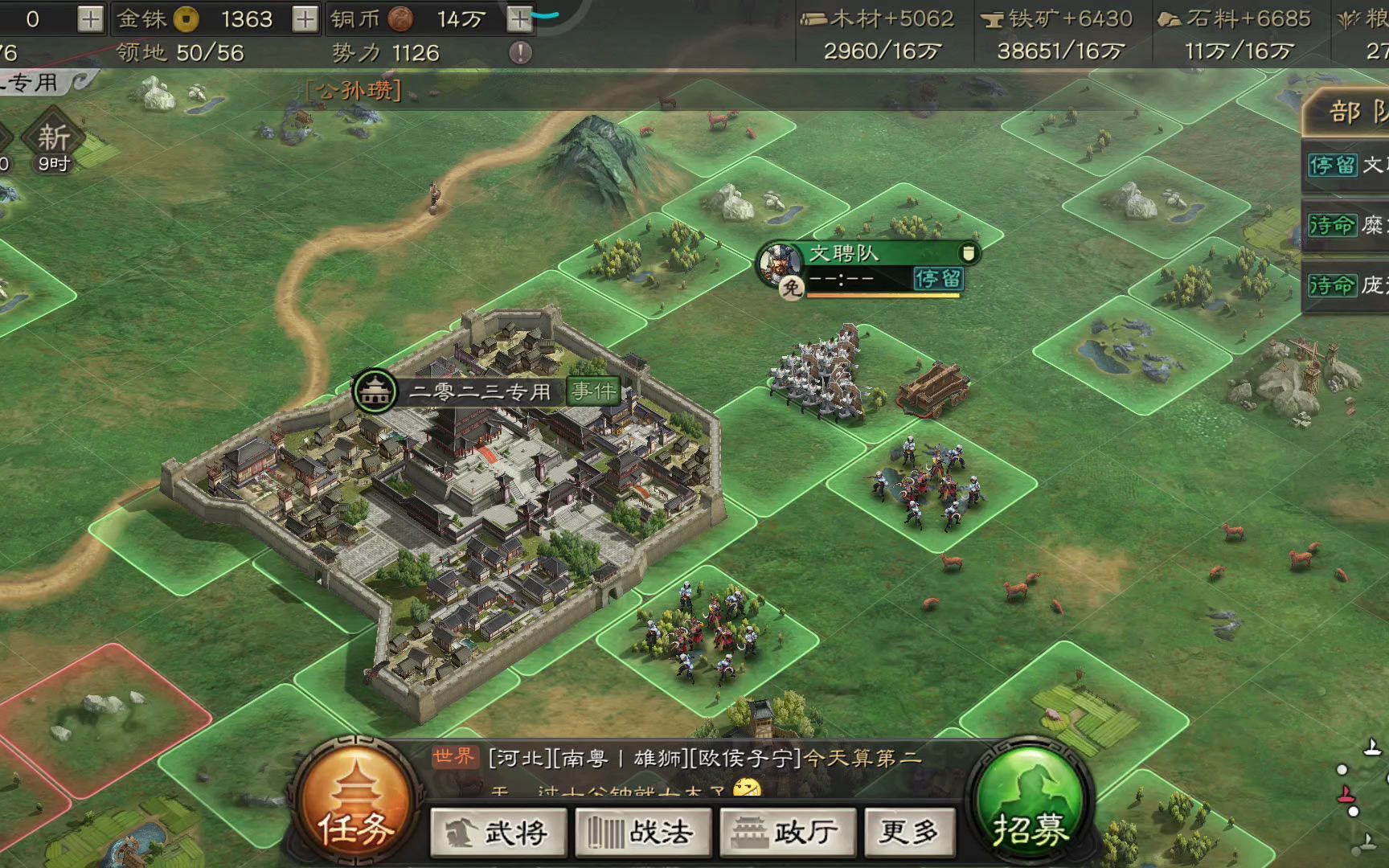Open the 更多 (More) icon
This screenshot has width=1389, height=868.
(908, 833)
